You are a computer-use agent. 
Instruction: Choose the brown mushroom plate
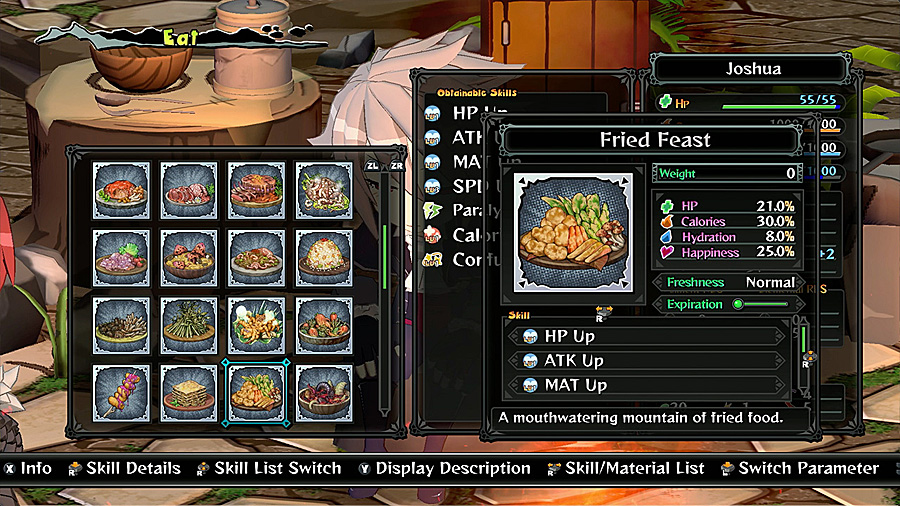(121, 325)
